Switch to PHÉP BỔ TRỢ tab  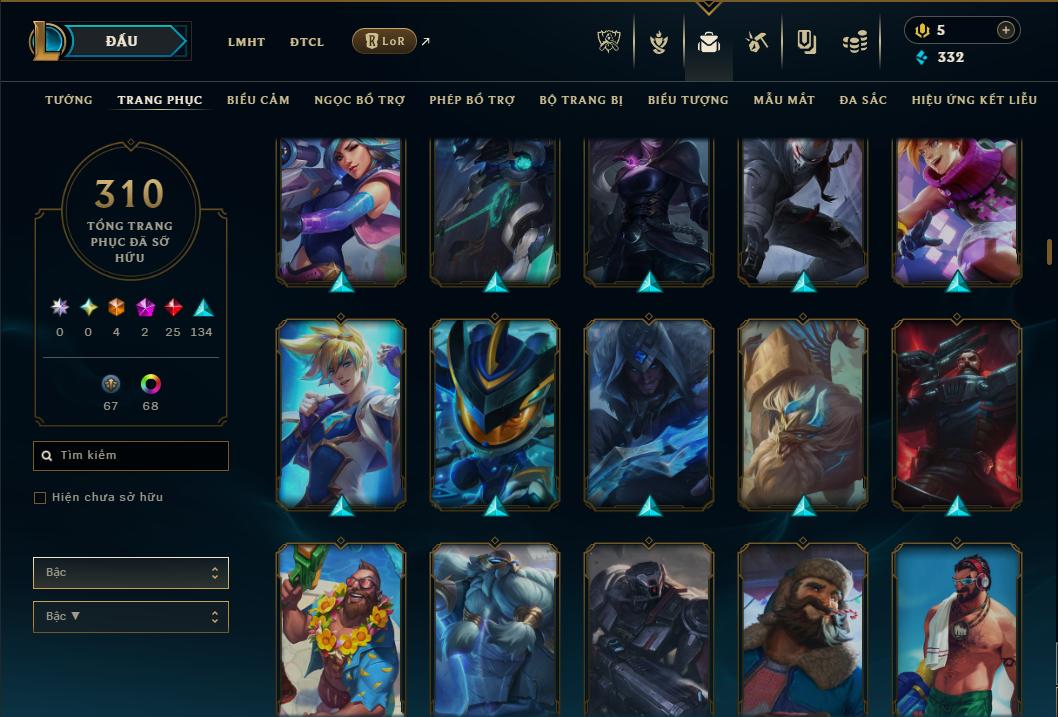coord(472,100)
